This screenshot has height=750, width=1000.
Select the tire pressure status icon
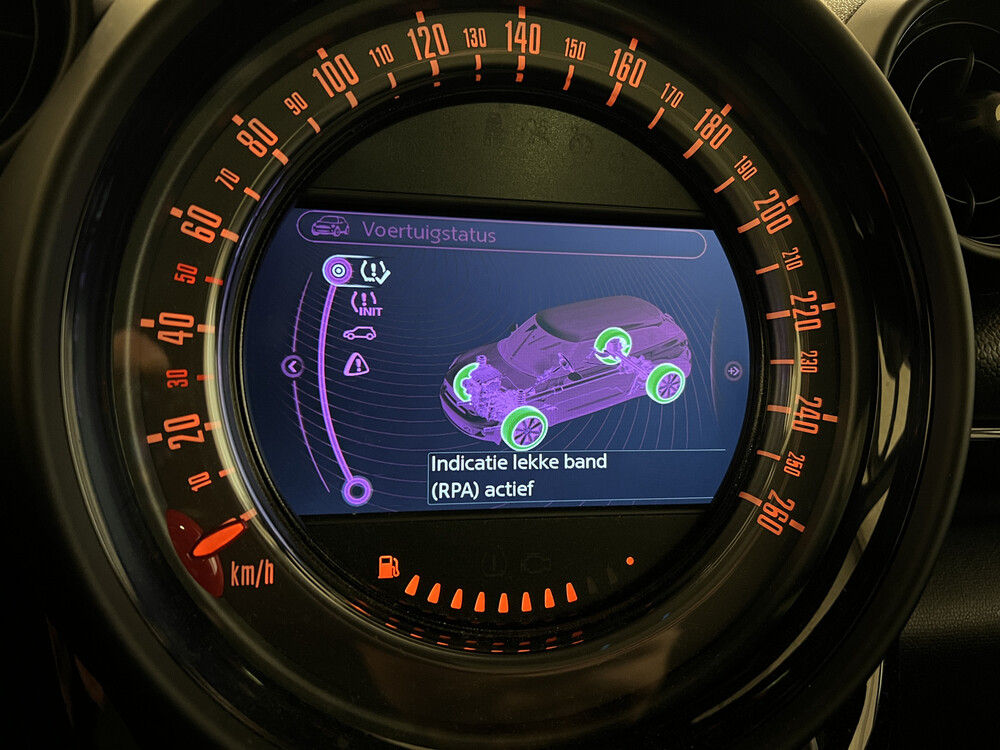pyautogui.click(x=375, y=269)
